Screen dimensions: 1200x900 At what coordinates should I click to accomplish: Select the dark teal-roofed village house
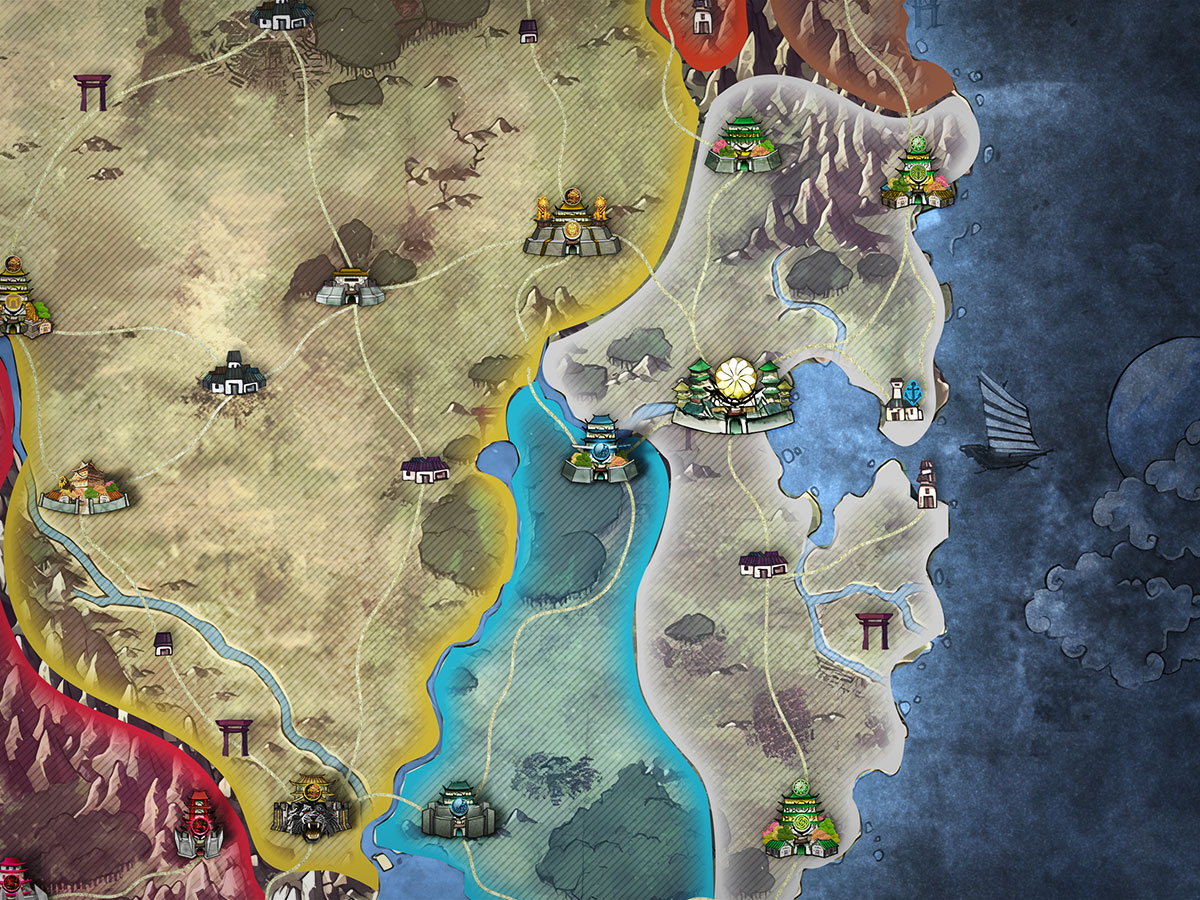234,372
